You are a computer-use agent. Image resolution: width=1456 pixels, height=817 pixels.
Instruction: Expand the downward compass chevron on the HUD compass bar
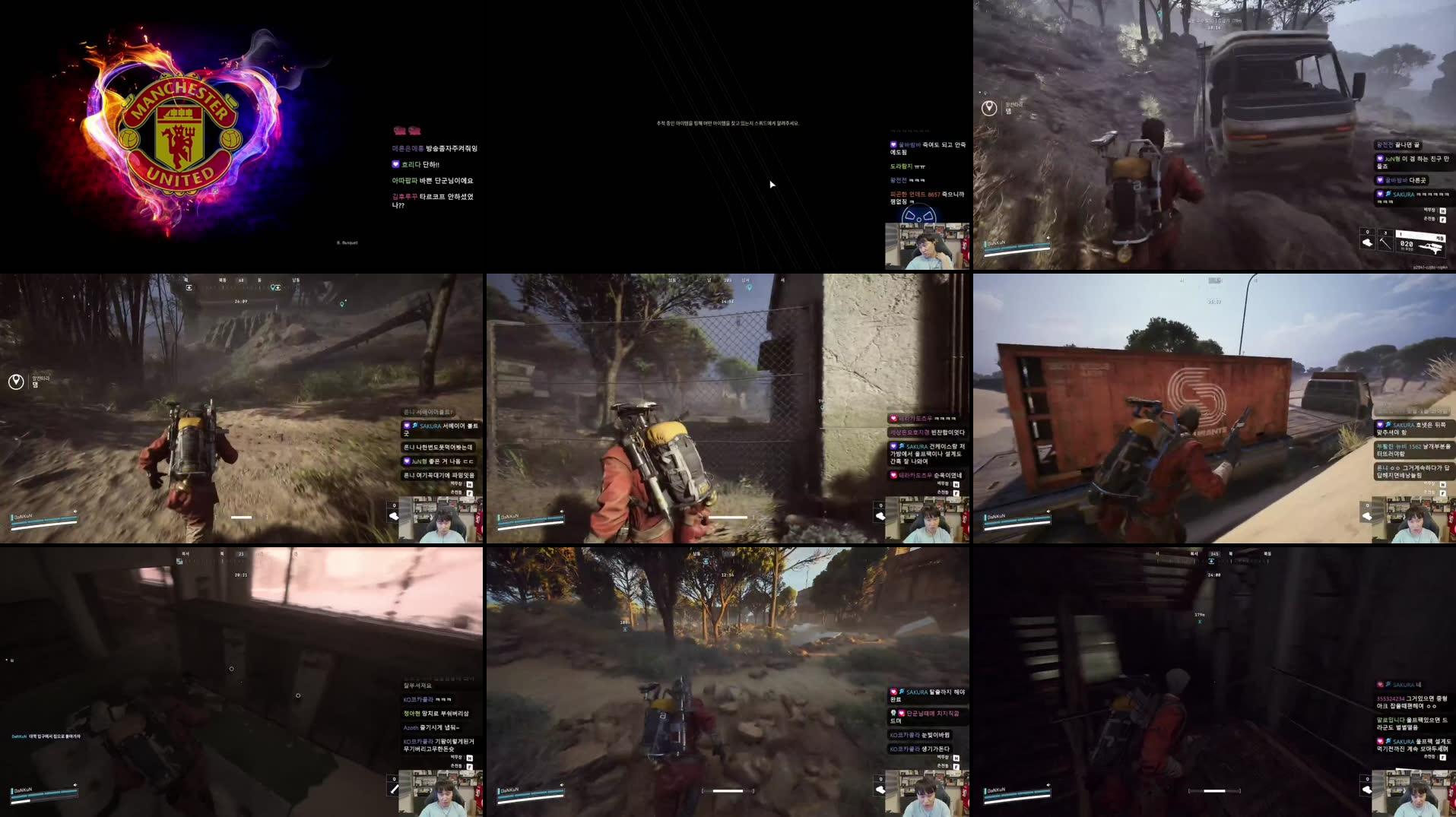point(1211,560)
